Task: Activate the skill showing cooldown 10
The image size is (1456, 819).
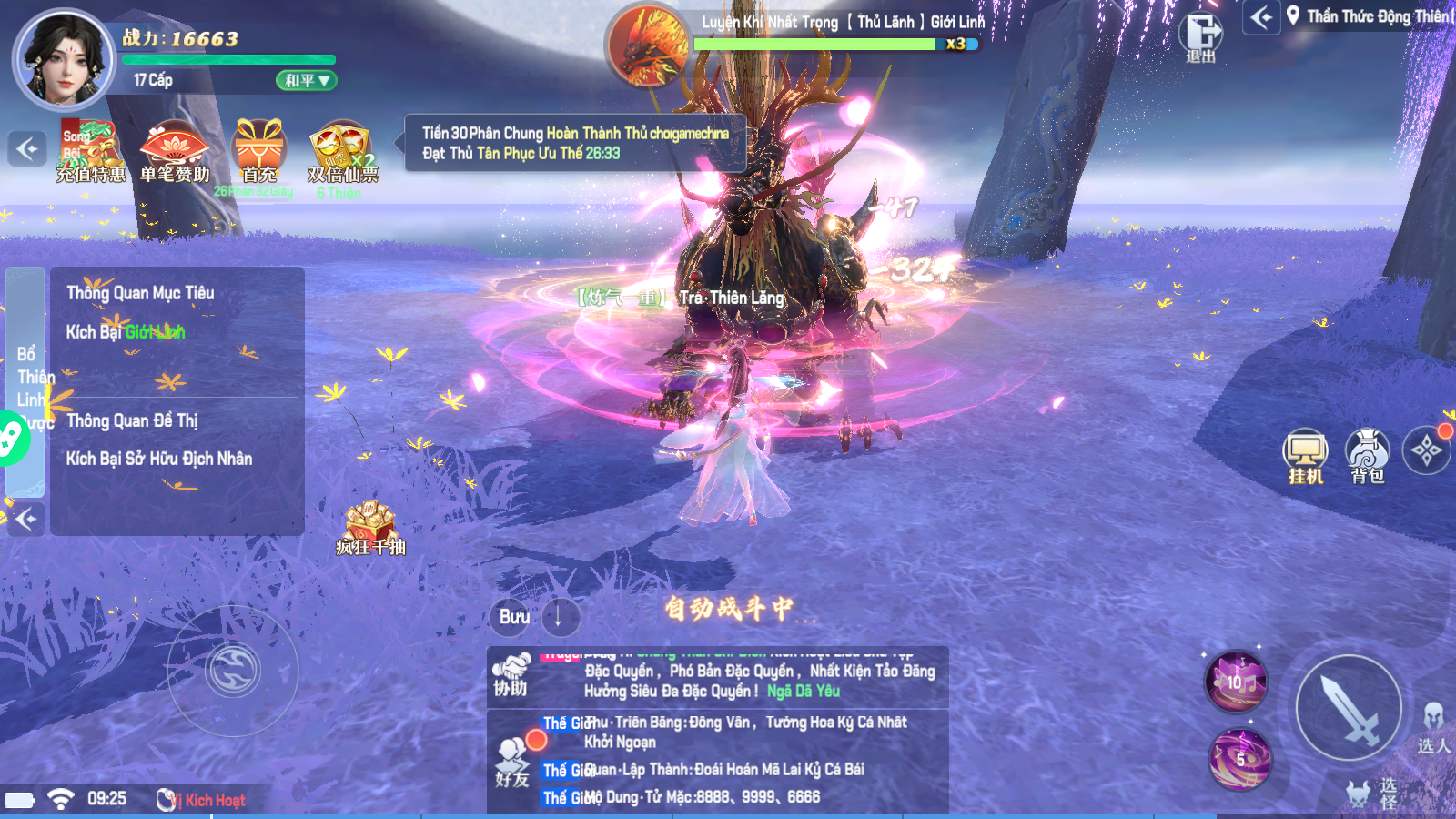Action: (x=1236, y=682)
